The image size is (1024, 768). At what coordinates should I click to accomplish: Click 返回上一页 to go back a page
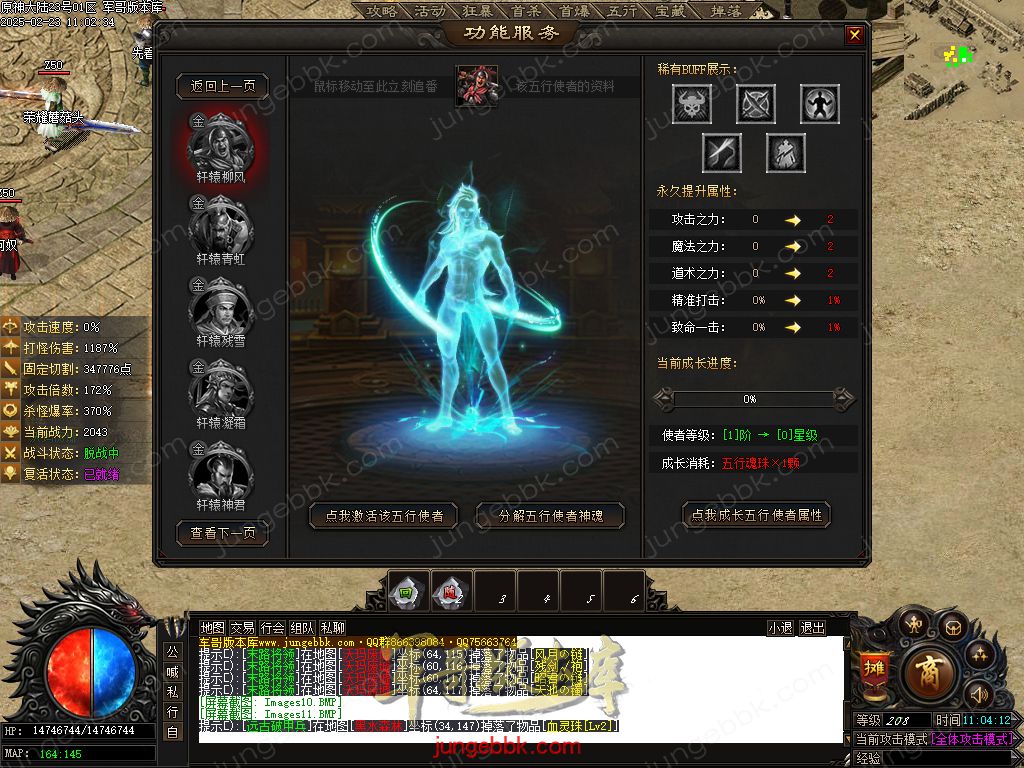point(223,86)
